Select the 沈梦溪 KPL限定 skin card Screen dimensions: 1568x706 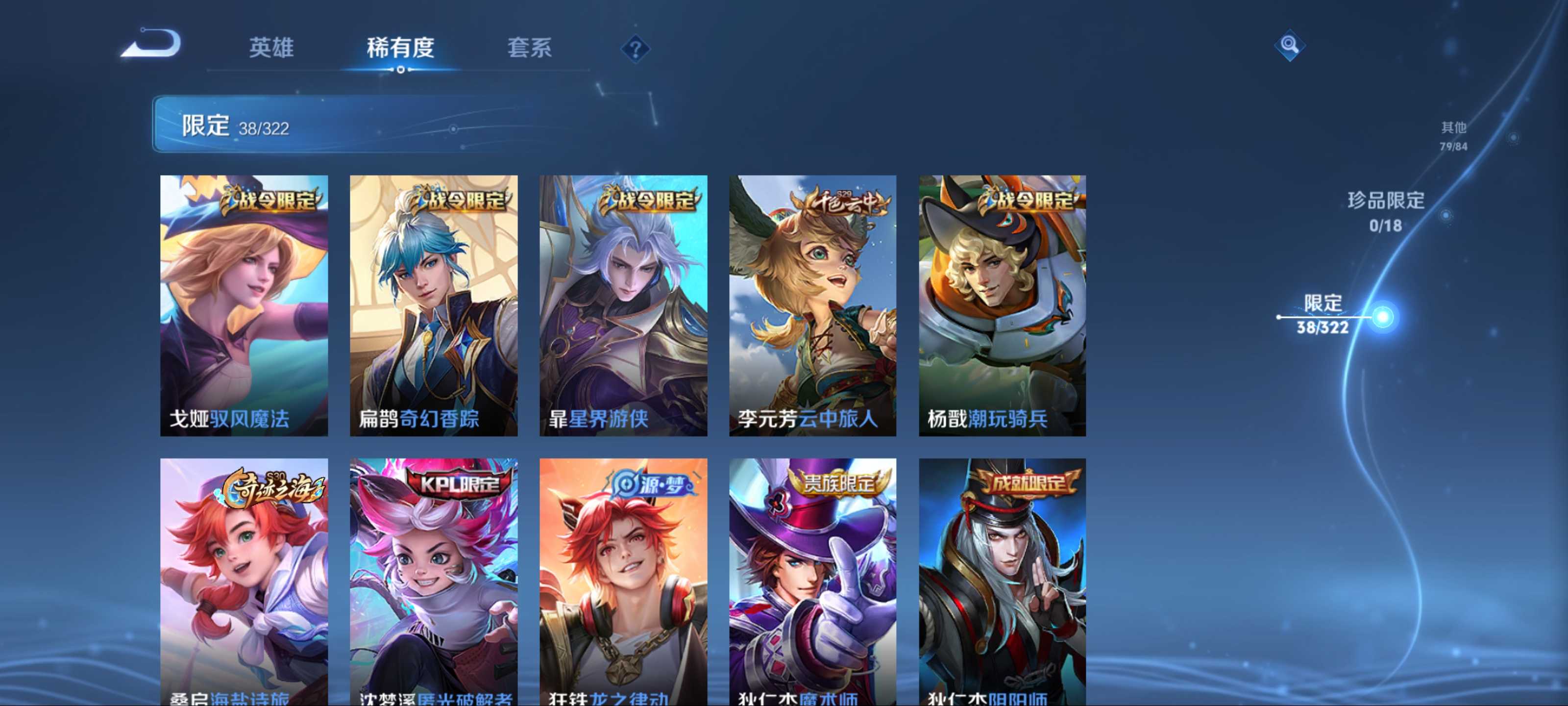(433, 582)
